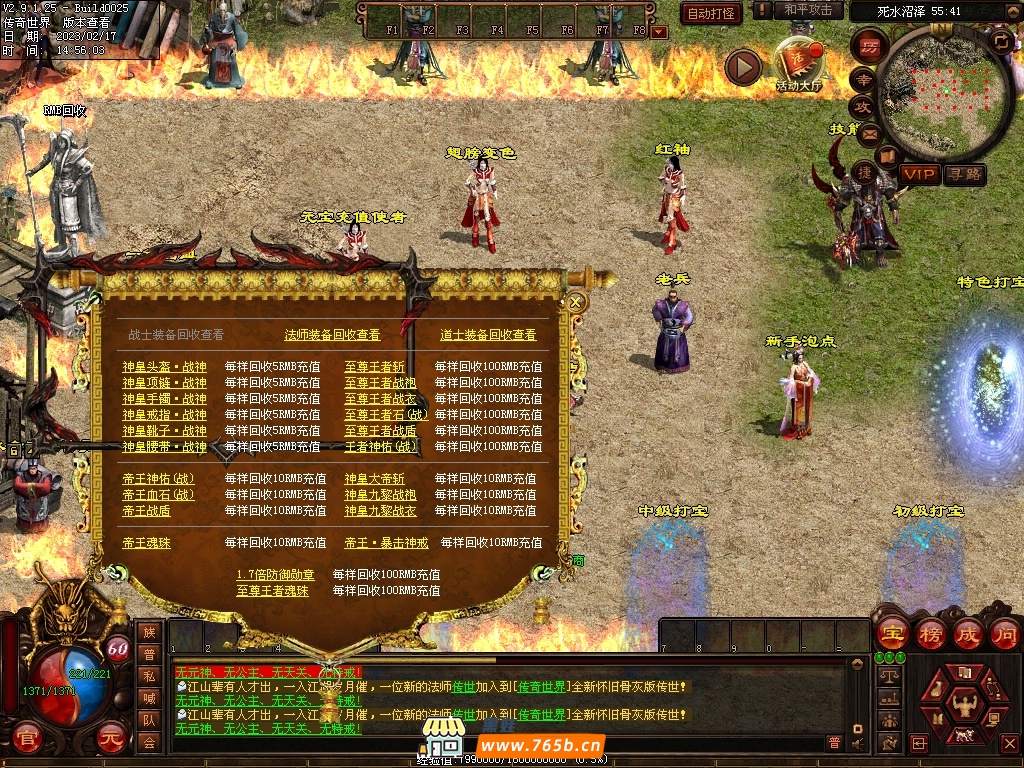Click the red 宝 treasure button
The image size is (1024, 768).
891,633
